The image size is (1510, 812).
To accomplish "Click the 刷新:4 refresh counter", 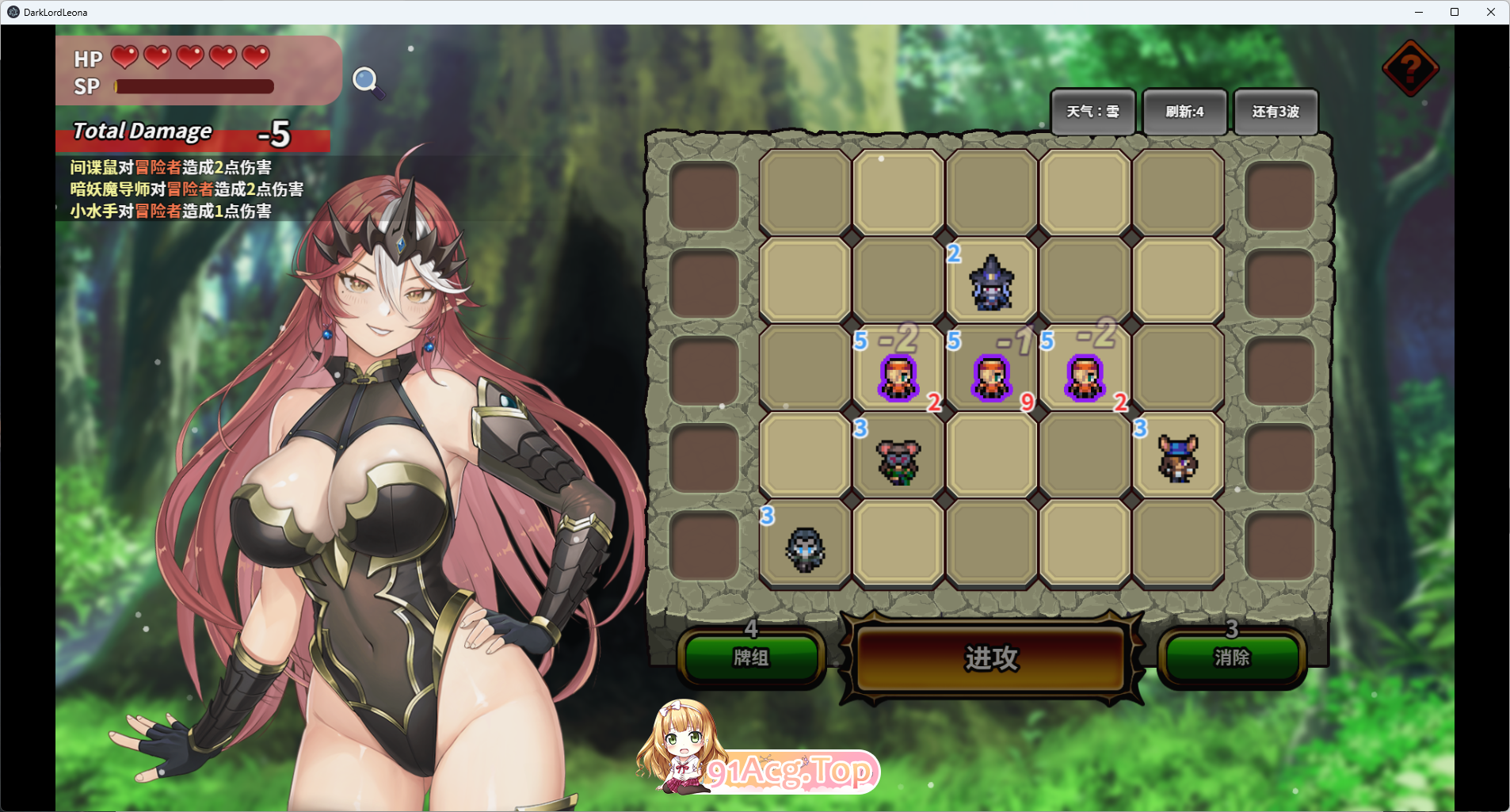I will pos(1185,111).
